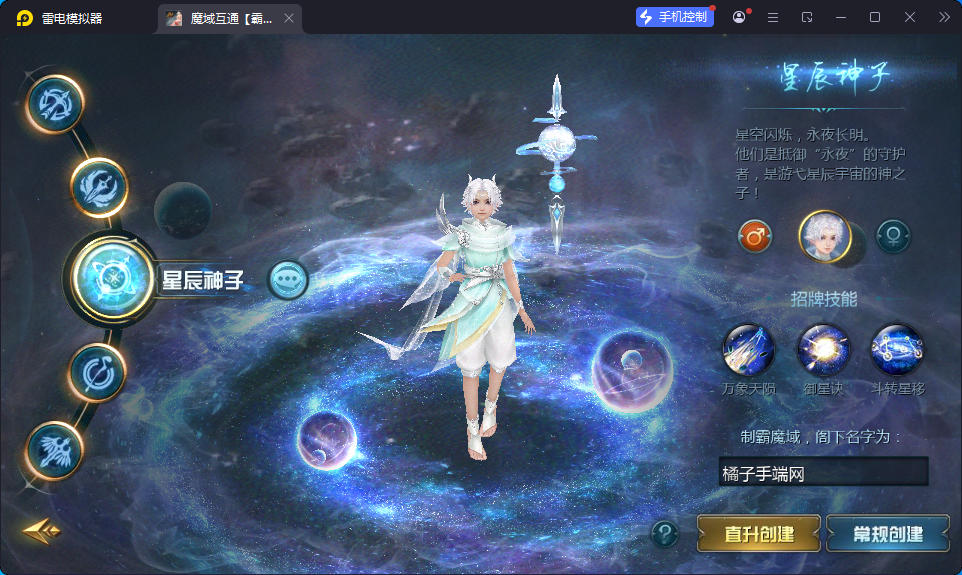Choose the 常规创建 button
This screenshot has width=962, height=575.
(x=887, y=533)
